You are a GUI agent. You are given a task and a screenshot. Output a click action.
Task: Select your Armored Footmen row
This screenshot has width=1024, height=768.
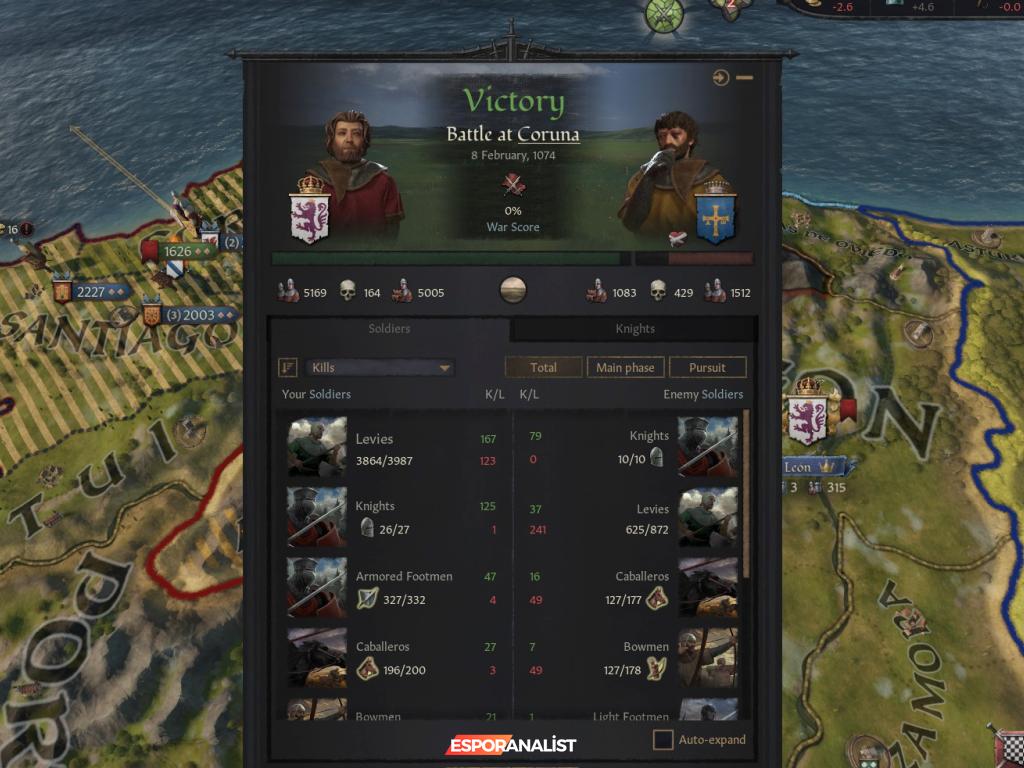(392, 587)
